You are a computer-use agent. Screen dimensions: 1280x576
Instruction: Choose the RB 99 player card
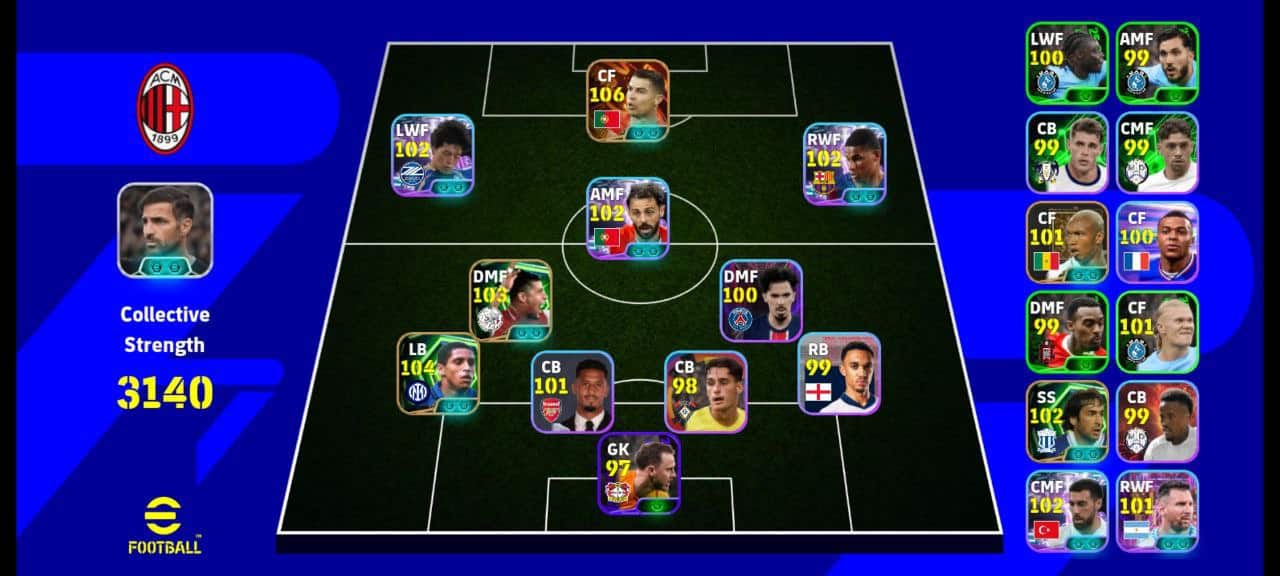839,373
